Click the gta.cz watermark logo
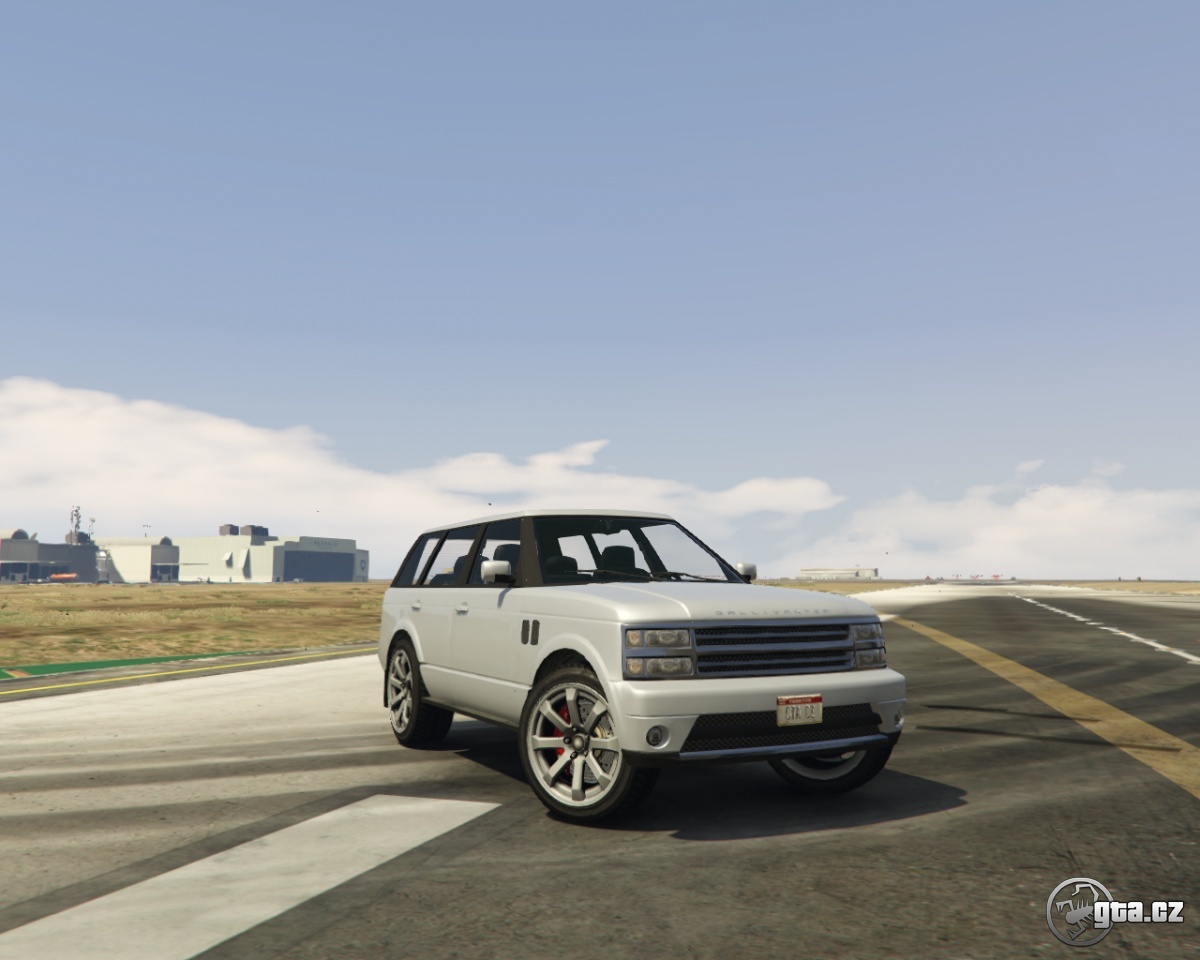Screen dimensions: 1200x960 (x=1114, y=911)
